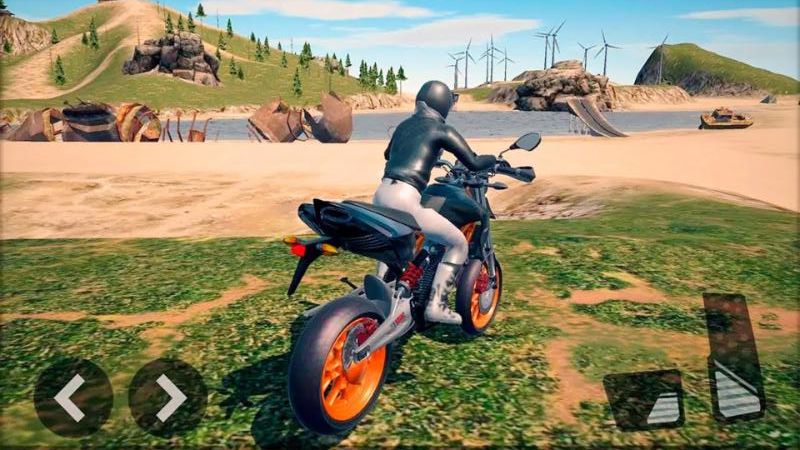Tap the steer right arrow button
The image size is (800, 450).
tap(167, 397)
